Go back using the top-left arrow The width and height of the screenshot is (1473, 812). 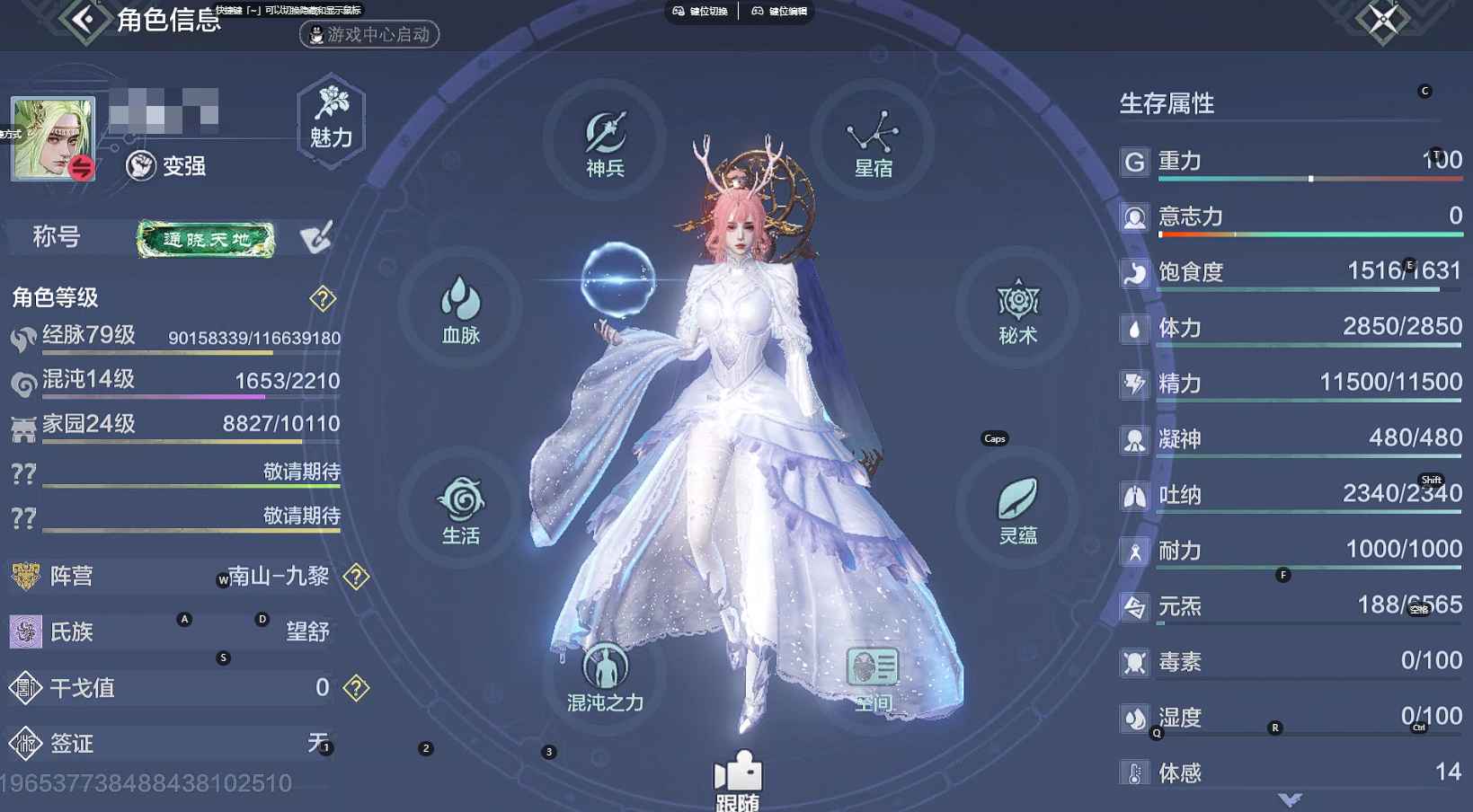tap(85, 19)
